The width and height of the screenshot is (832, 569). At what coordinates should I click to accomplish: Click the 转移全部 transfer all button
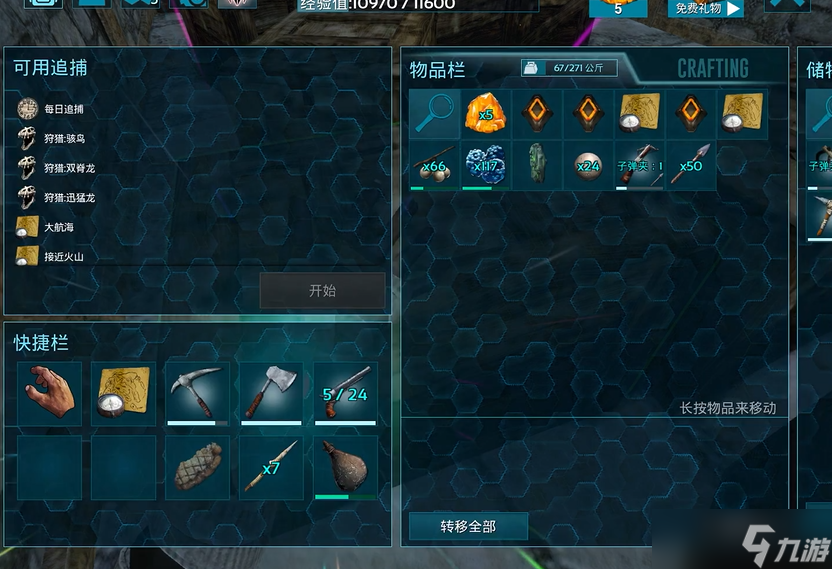[468, 526]
